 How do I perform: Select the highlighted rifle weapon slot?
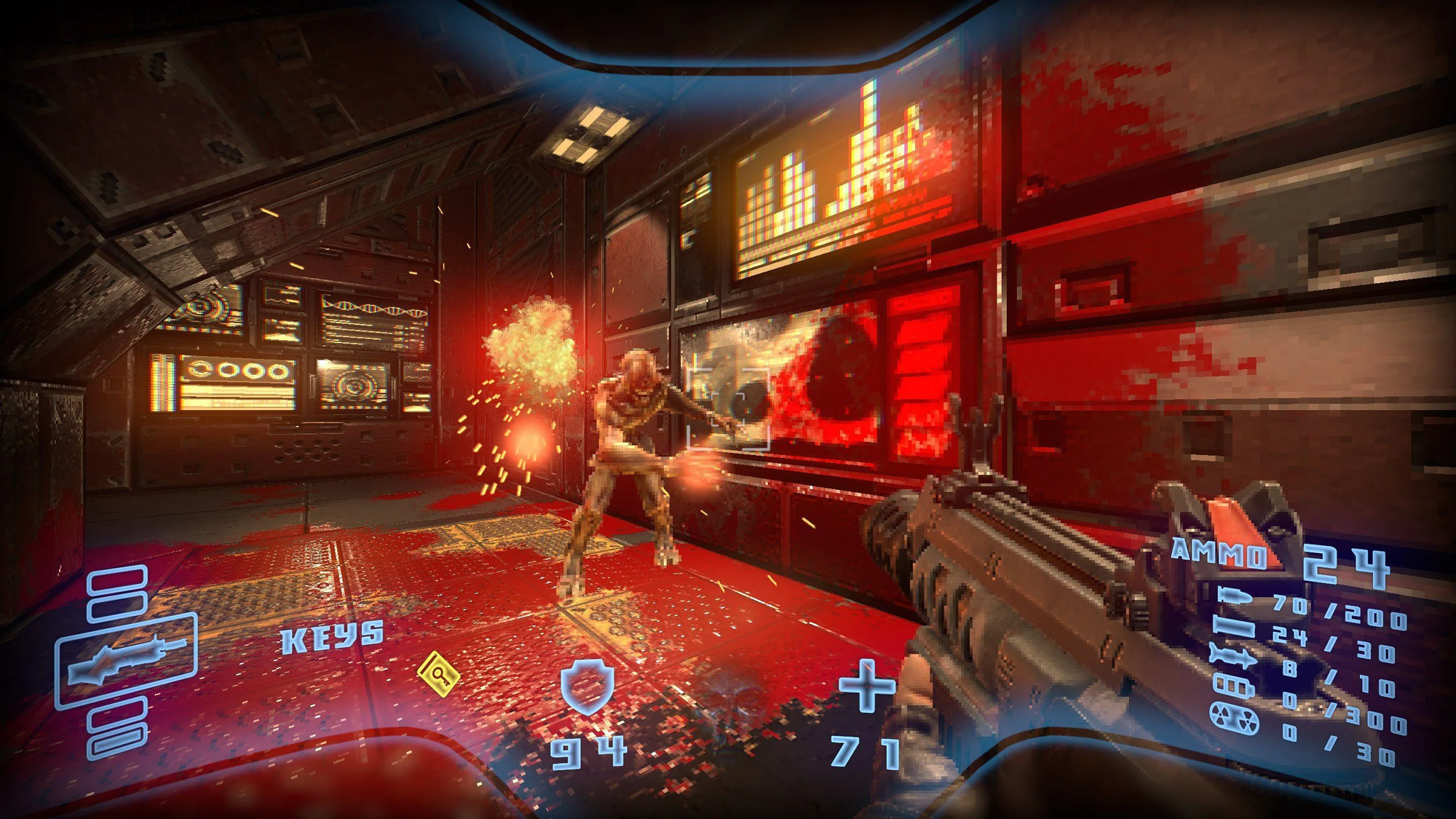point(126,660)
